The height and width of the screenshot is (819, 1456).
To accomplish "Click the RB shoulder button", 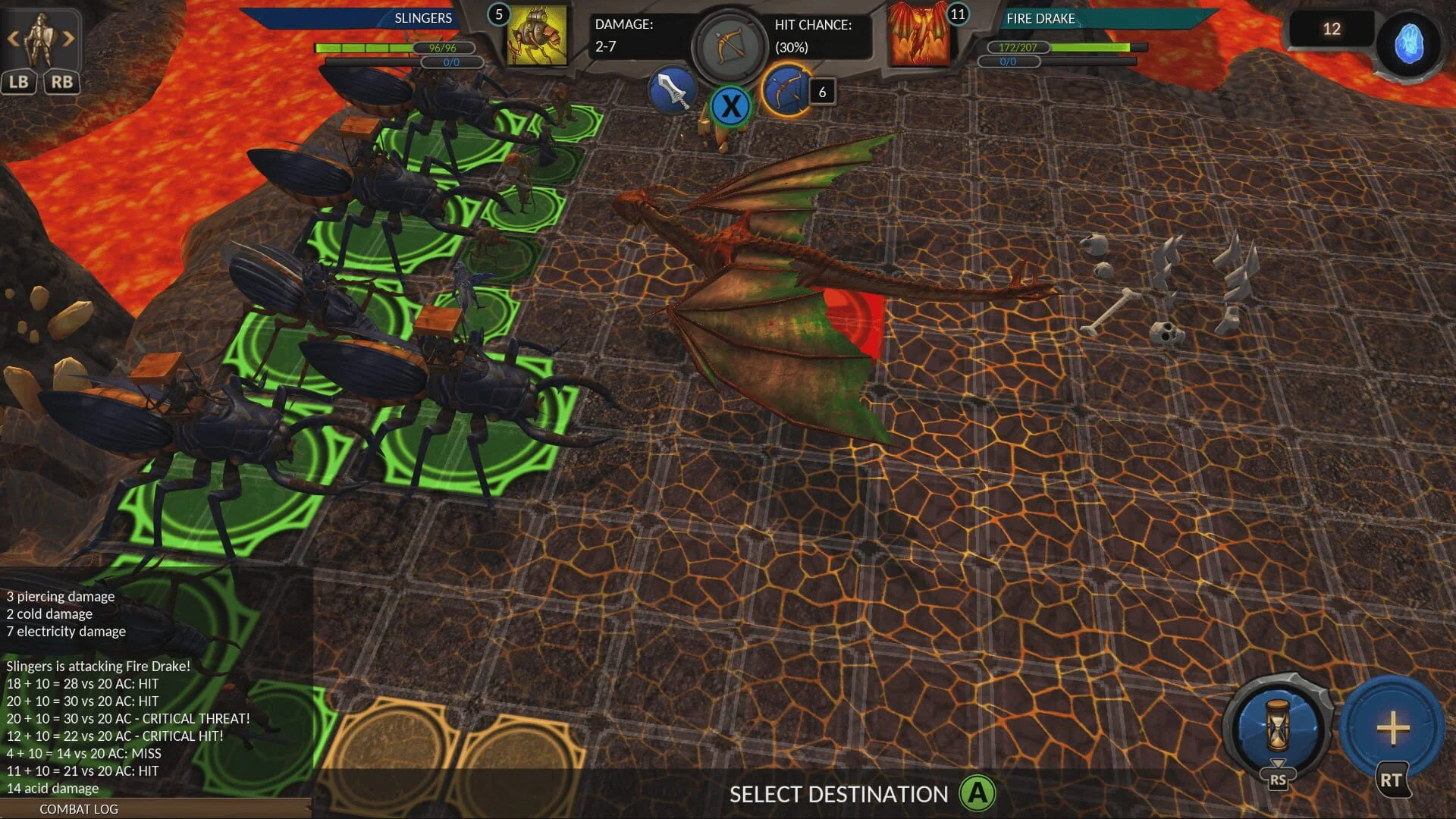I will tap(63, 82).
